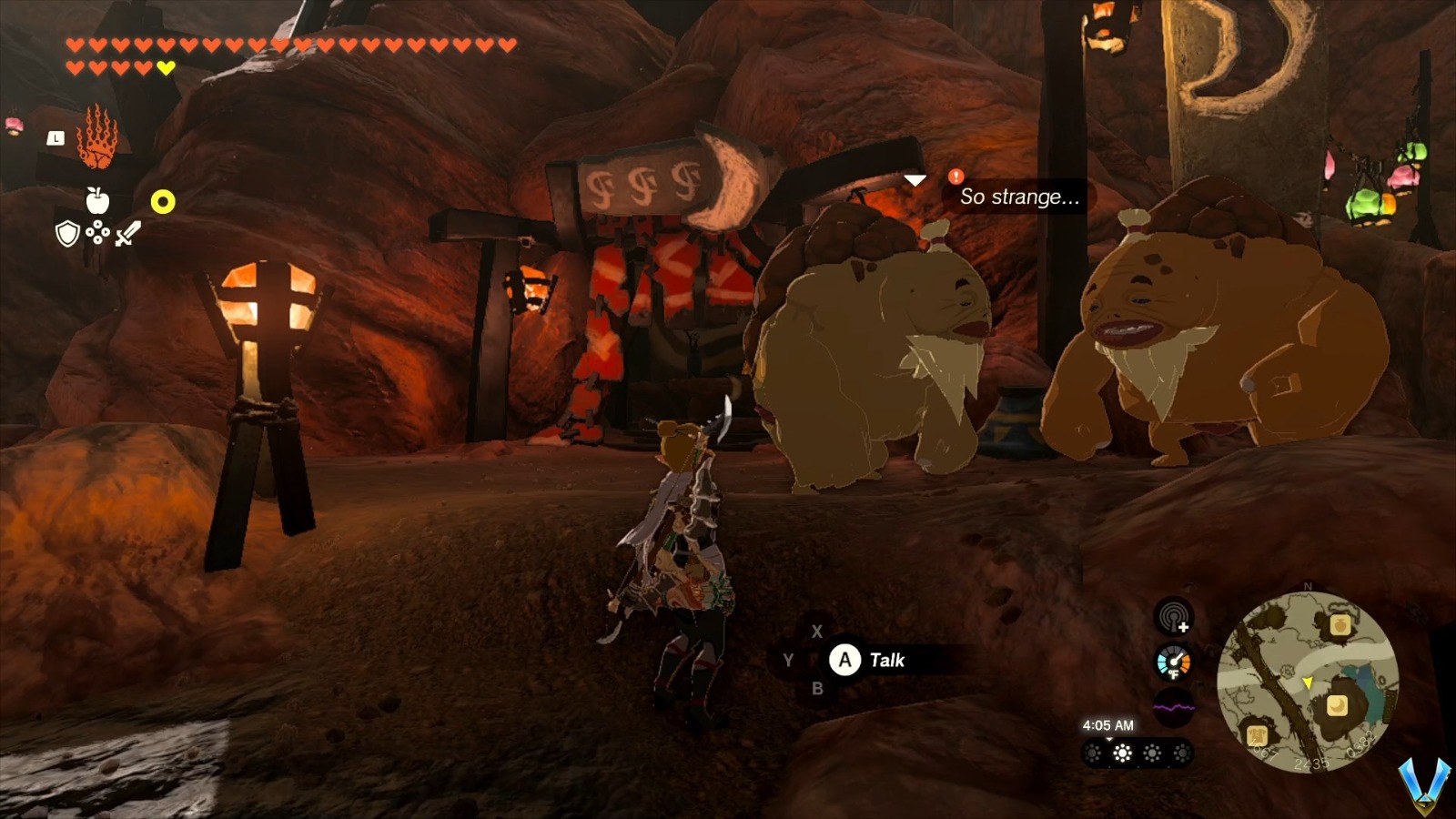Click the yellow player arrow on the minimap

tap(1308, 683)
